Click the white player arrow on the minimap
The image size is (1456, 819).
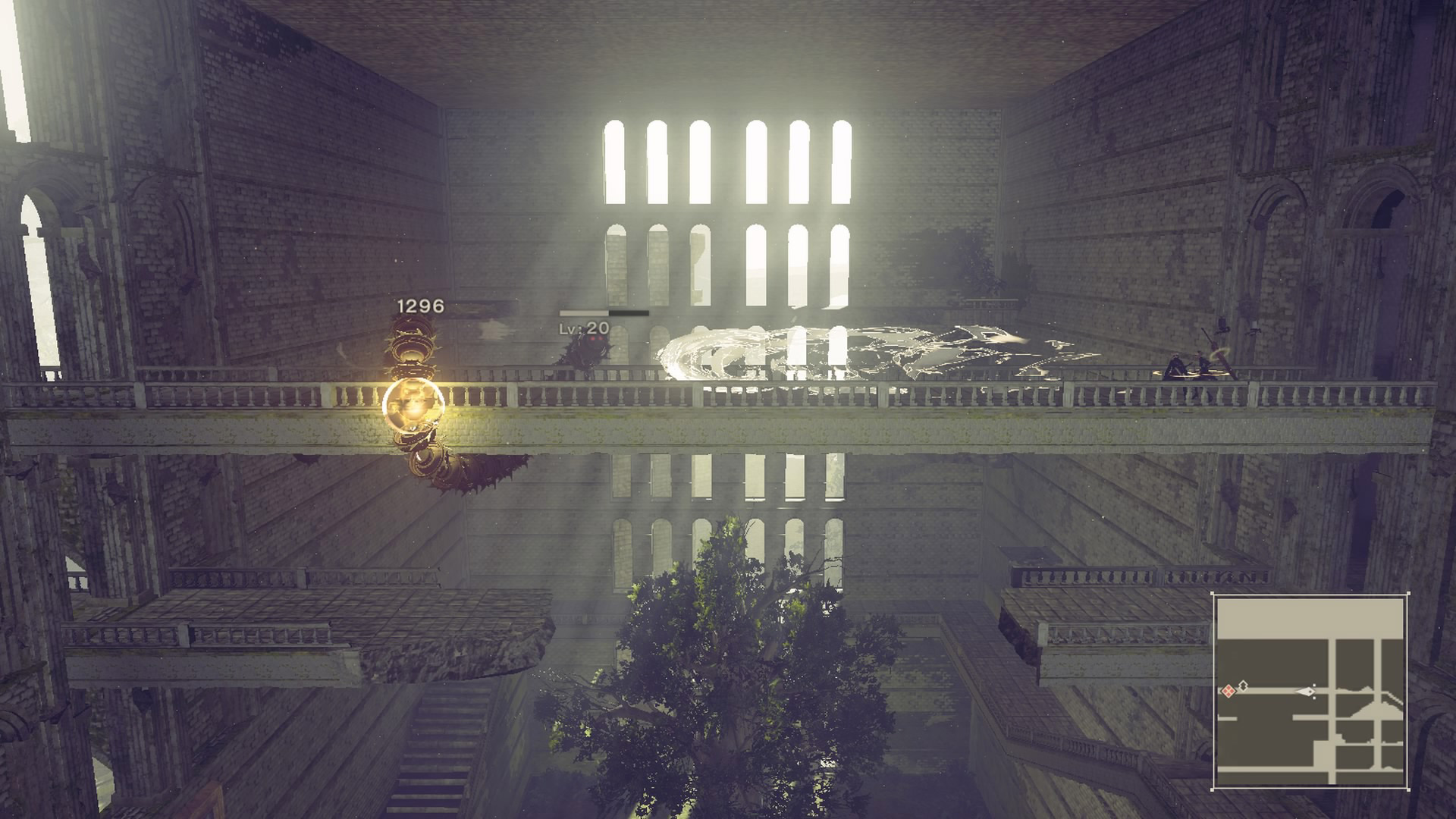[1306, 692]
